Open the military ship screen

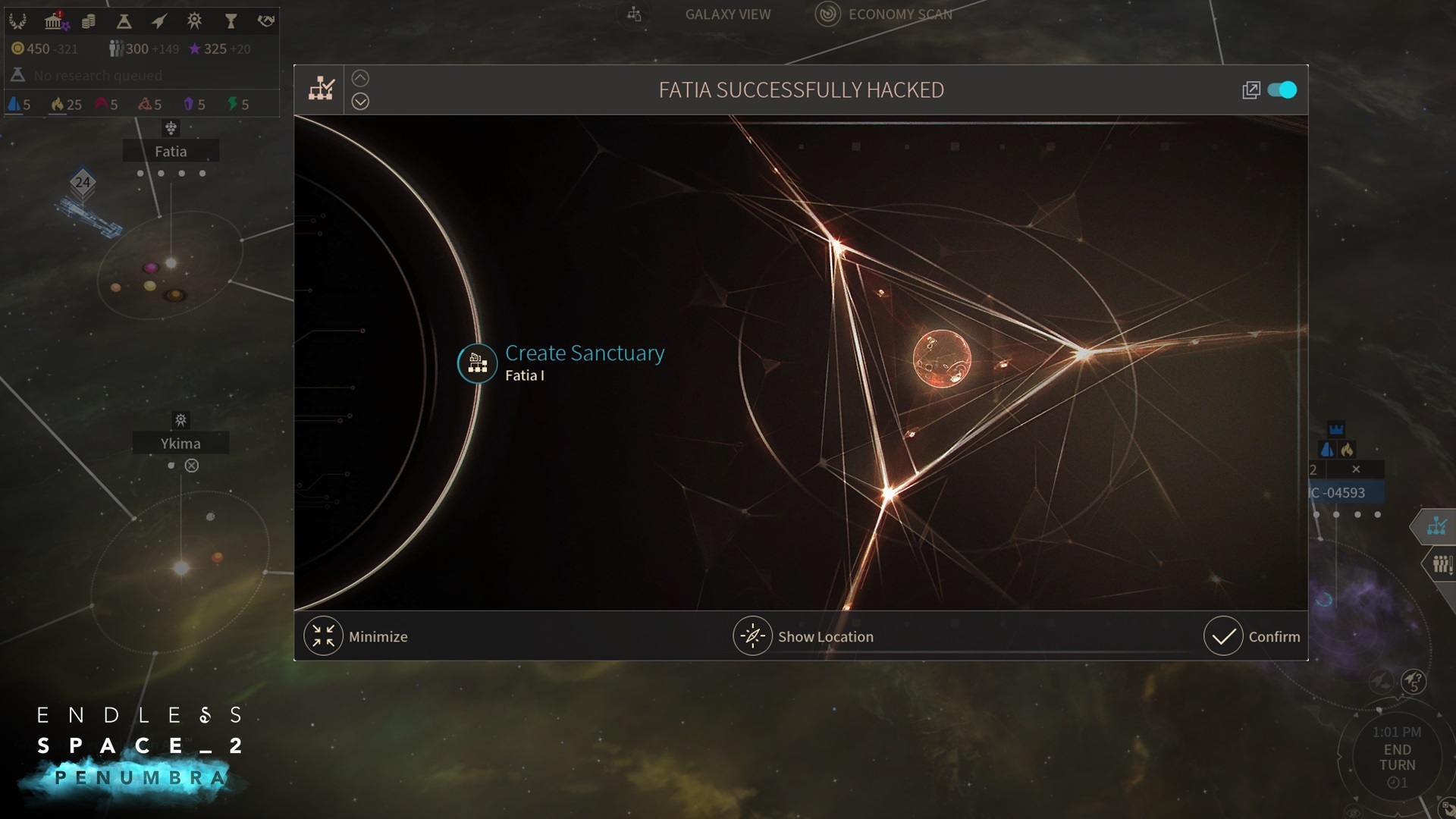click(158, 20)
